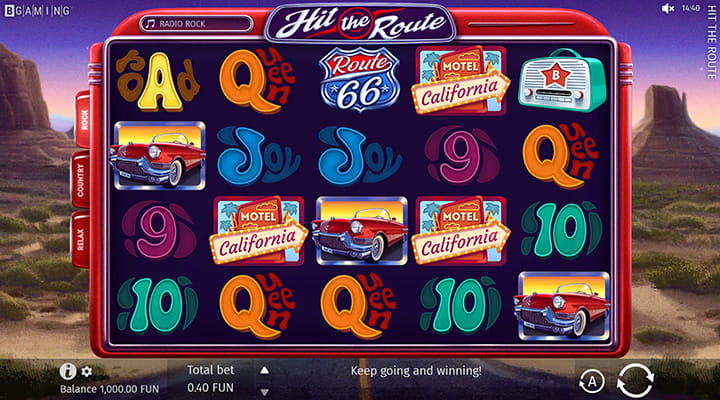Increase the total bet with the up arrow
Screen dimensions: 720x400
tap(264, 370)
